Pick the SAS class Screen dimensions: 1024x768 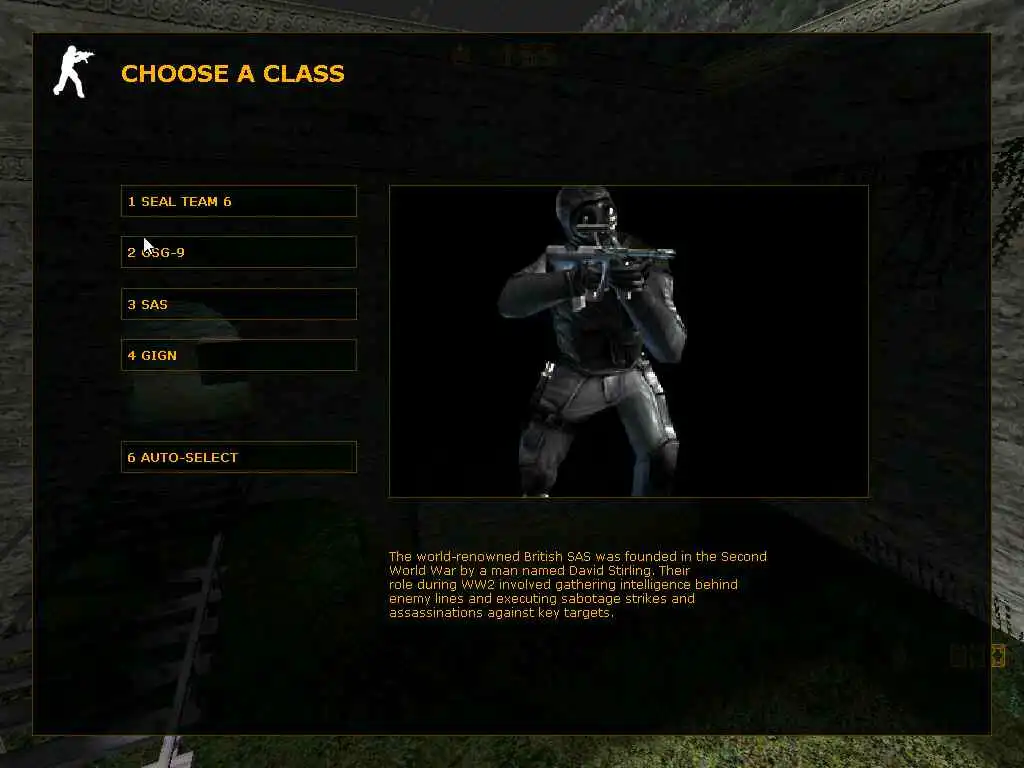coord(238,304)
